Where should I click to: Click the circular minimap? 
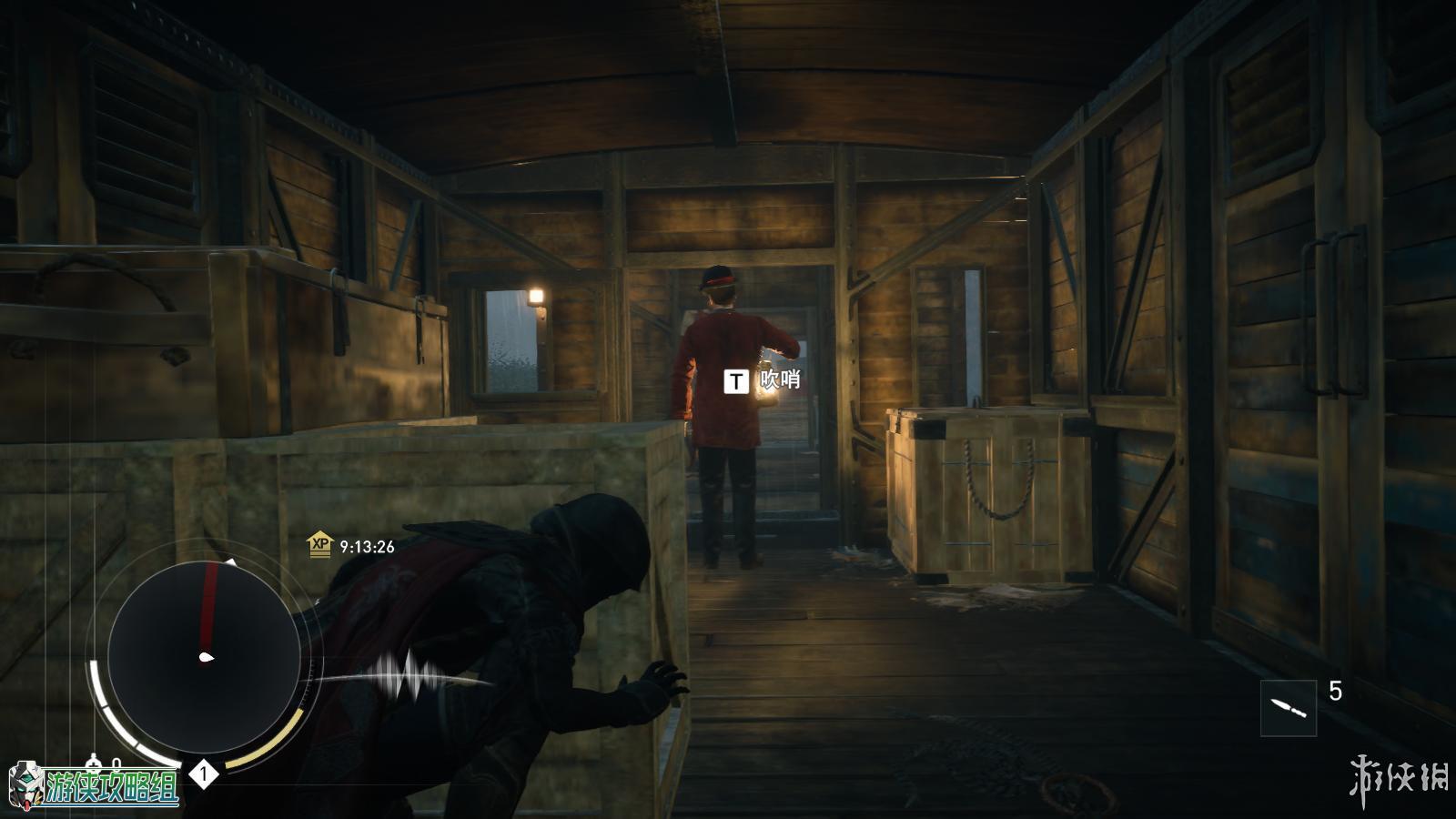204,657
